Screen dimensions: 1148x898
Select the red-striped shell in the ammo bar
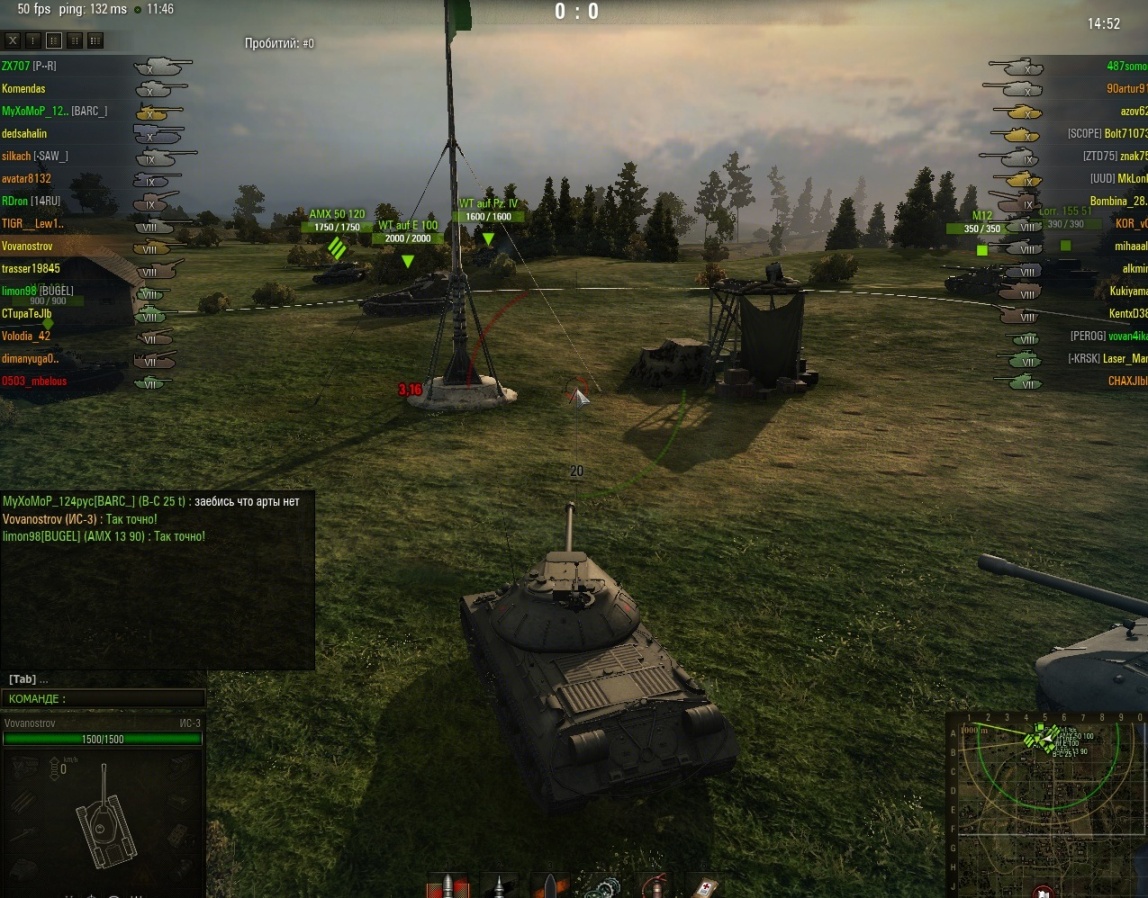point(447,886)
